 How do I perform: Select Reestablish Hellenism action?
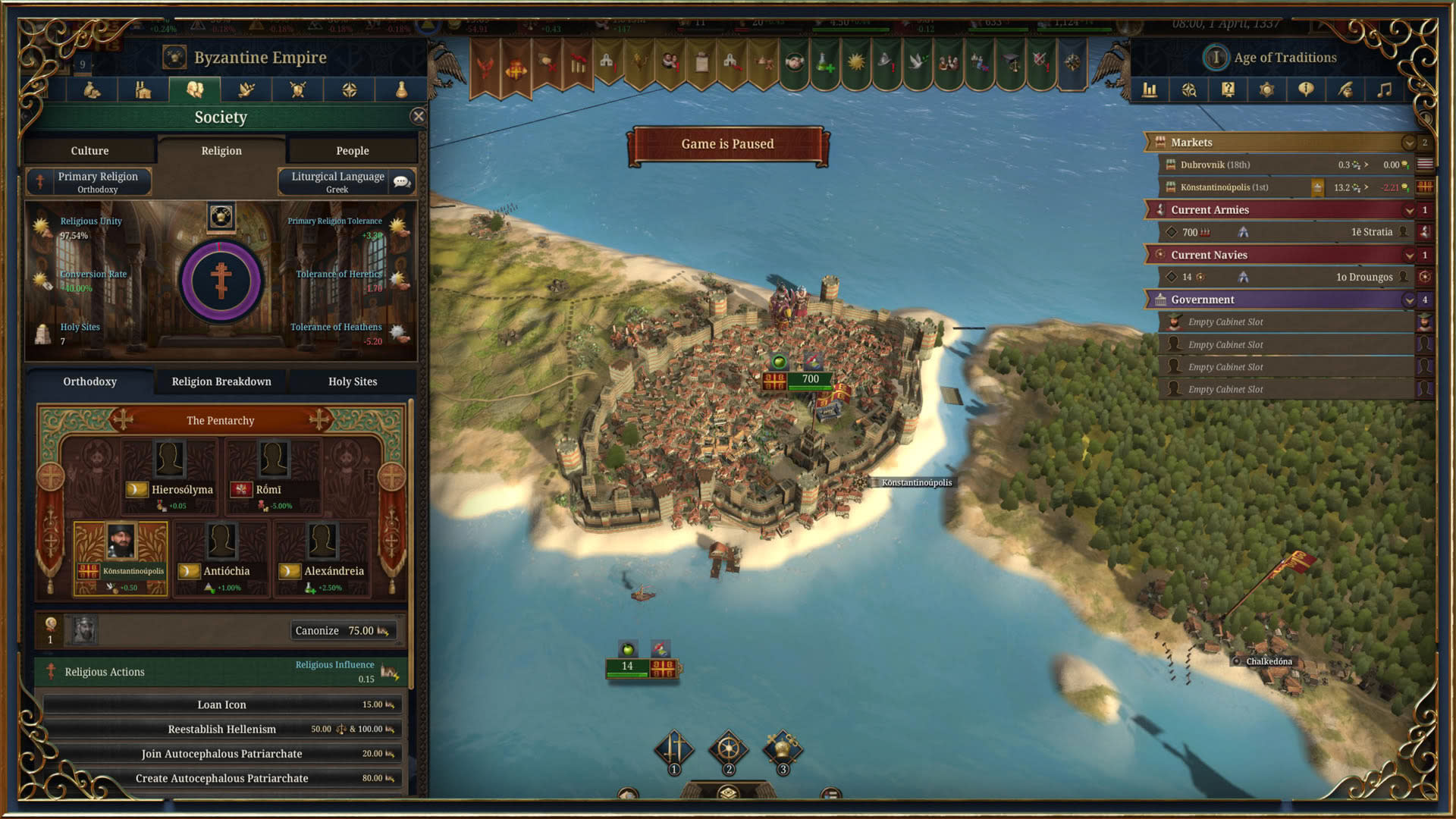(221, 729)
